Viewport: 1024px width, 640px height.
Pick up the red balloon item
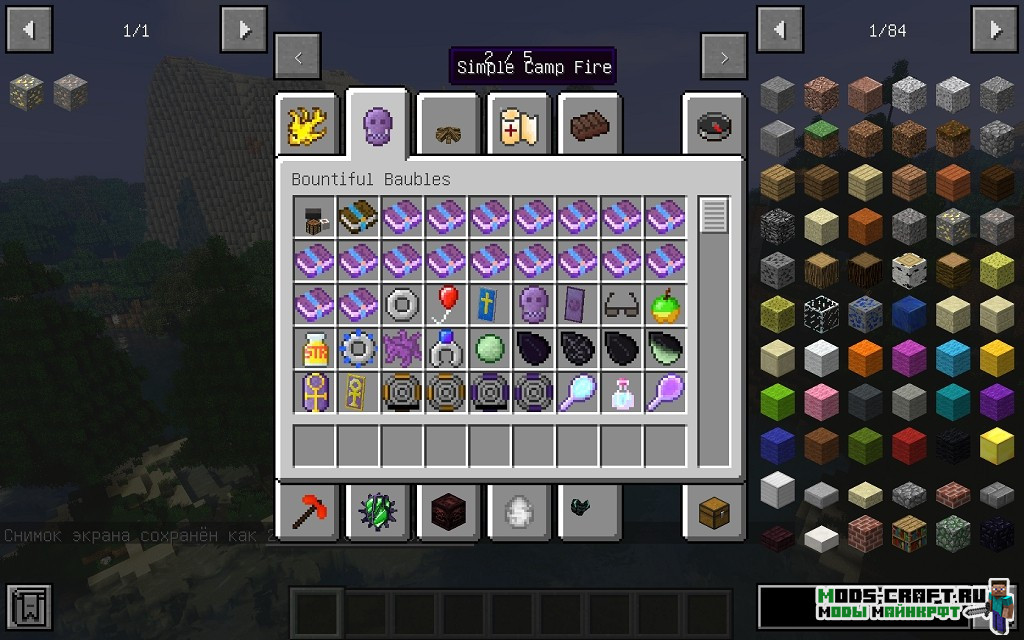click(446, 304)
